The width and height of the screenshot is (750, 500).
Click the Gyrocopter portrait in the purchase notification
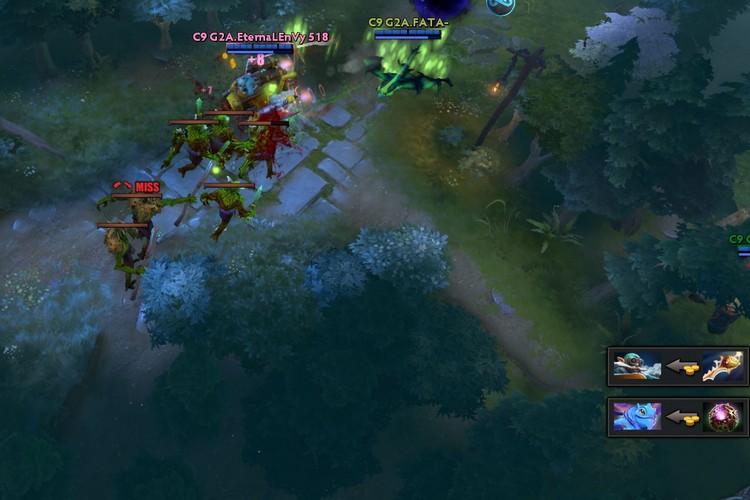[637, 366]
